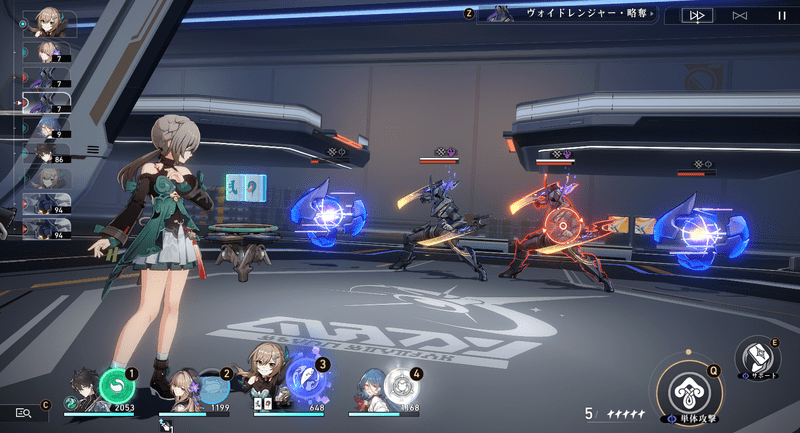The image size is (800, 433).
Task: Trigger the green ultimate of character 1
Action: (117, 386)
